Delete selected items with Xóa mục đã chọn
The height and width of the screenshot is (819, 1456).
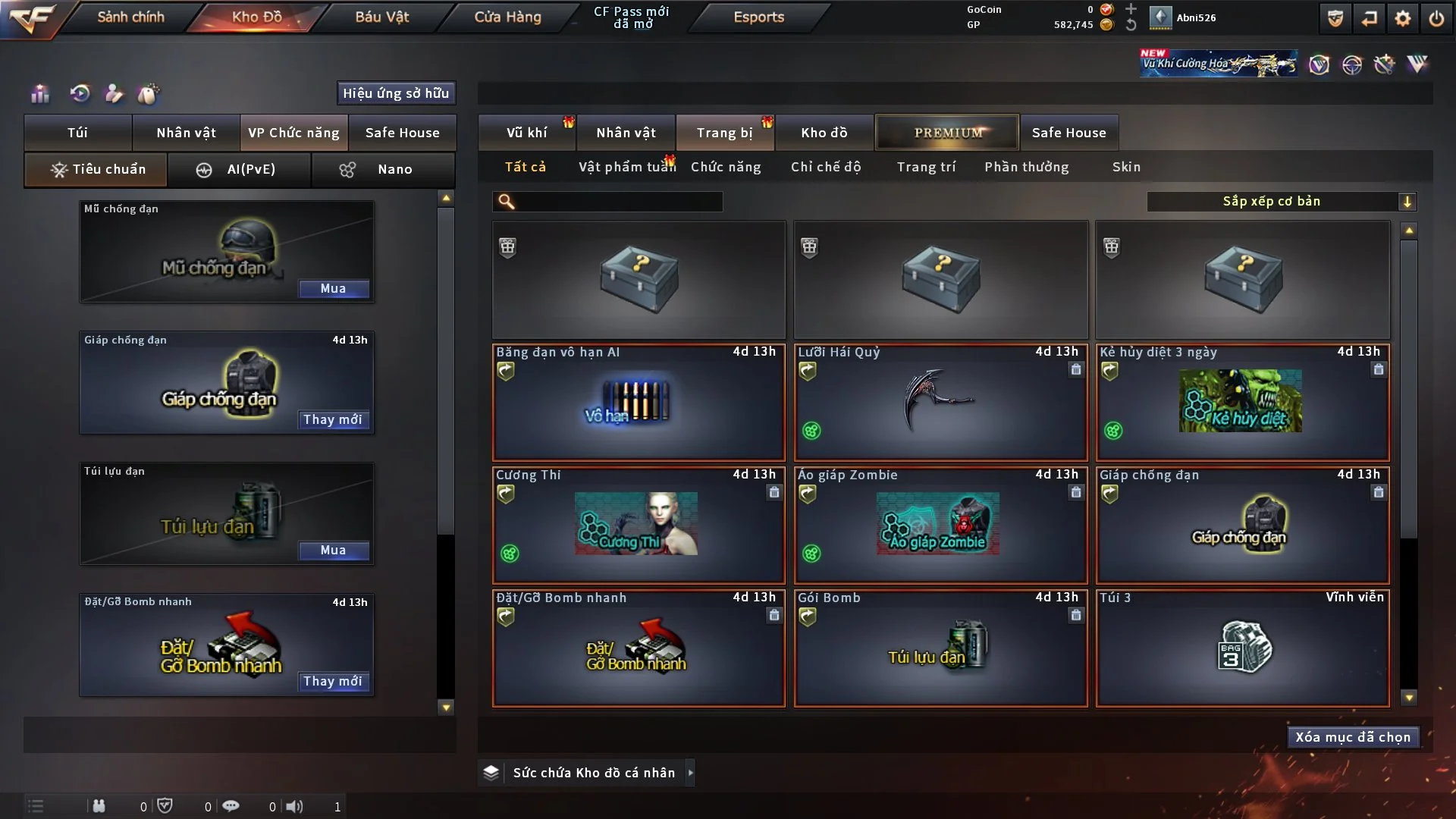tap(1353, 737)
